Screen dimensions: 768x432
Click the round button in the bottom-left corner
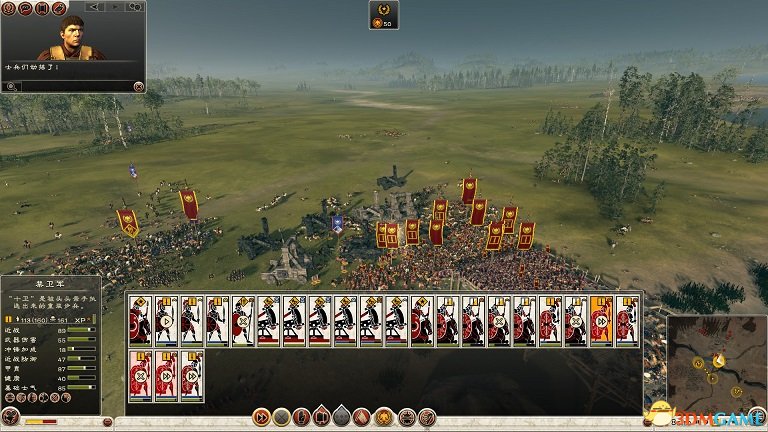[10, 418]
